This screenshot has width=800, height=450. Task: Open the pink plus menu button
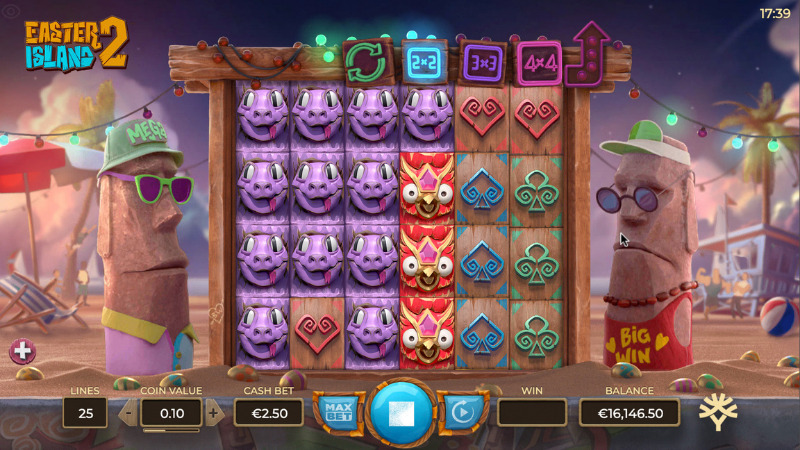tap(22, 351)
